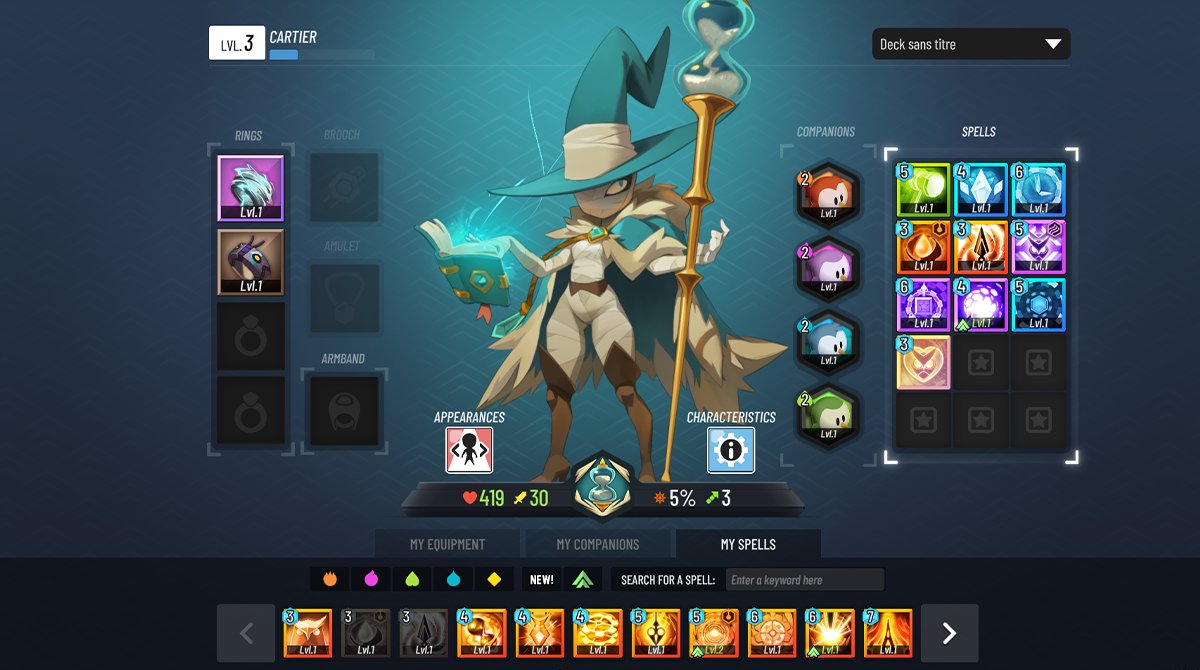
Task: Pick the owl spell card in list
Action: (x=307, y=633)
